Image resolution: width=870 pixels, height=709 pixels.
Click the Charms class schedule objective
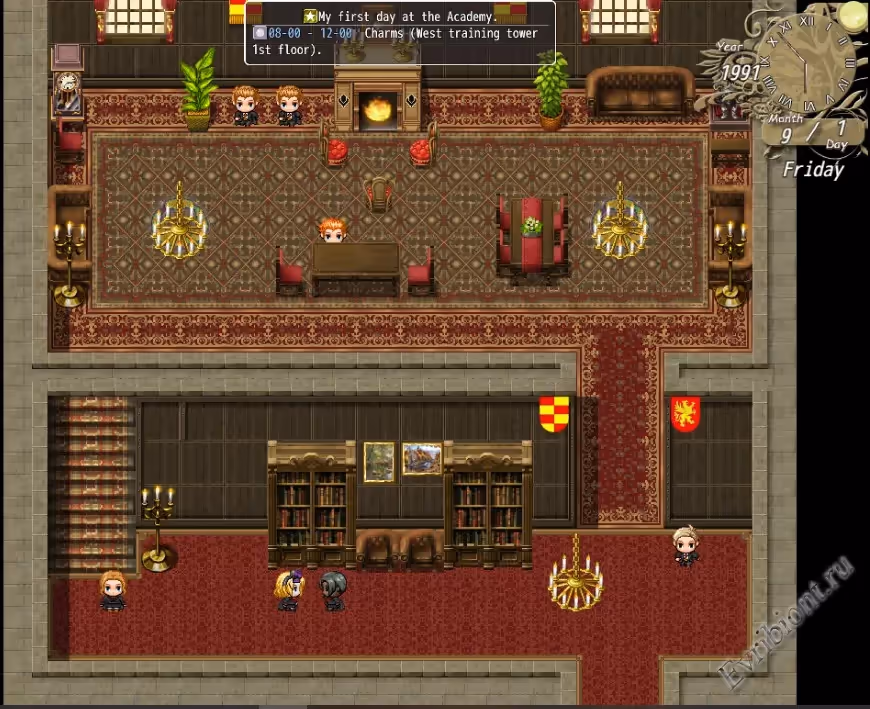[x=396, y=41]
